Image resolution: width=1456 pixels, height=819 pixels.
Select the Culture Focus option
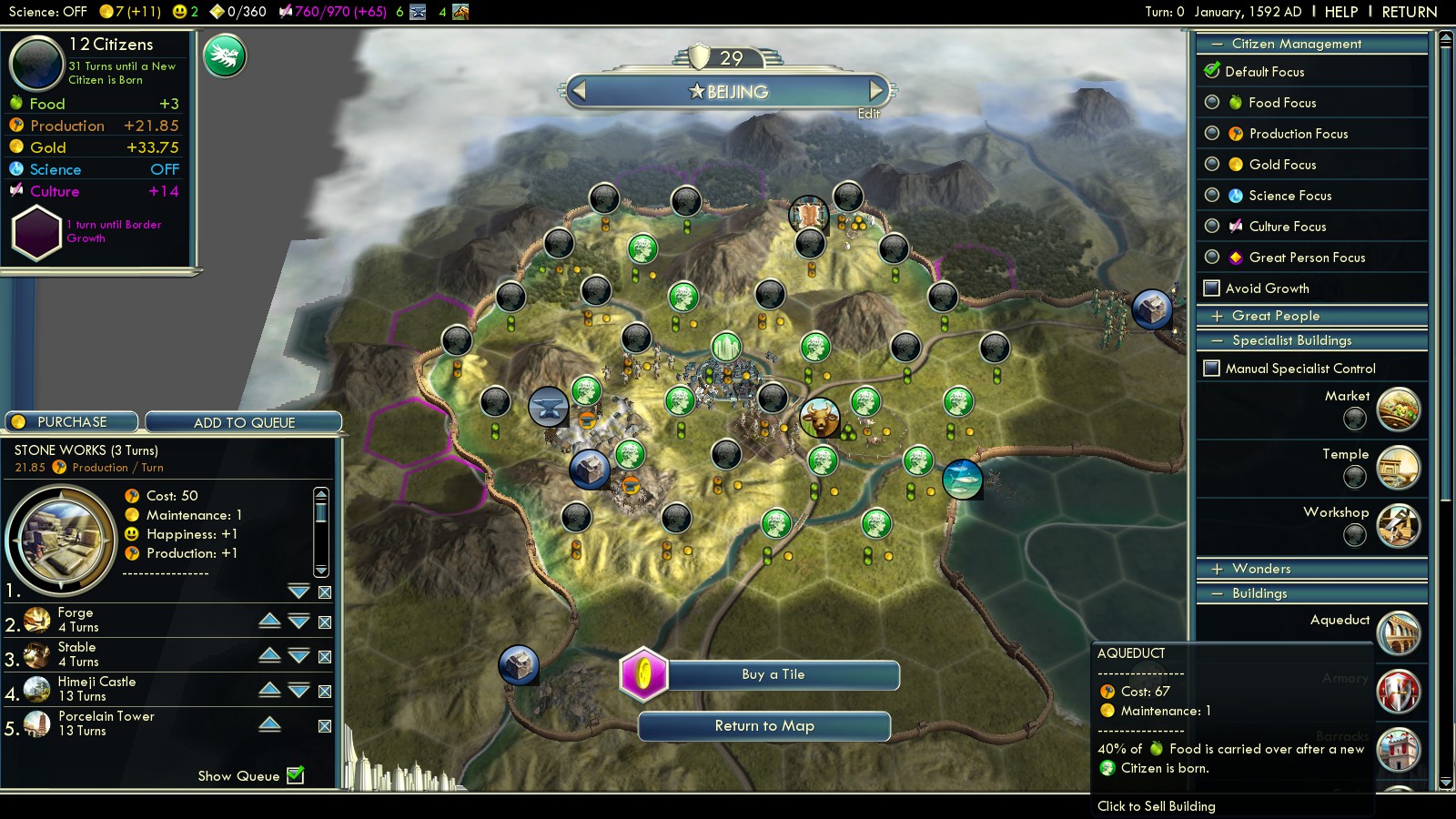pos(1212,227)
